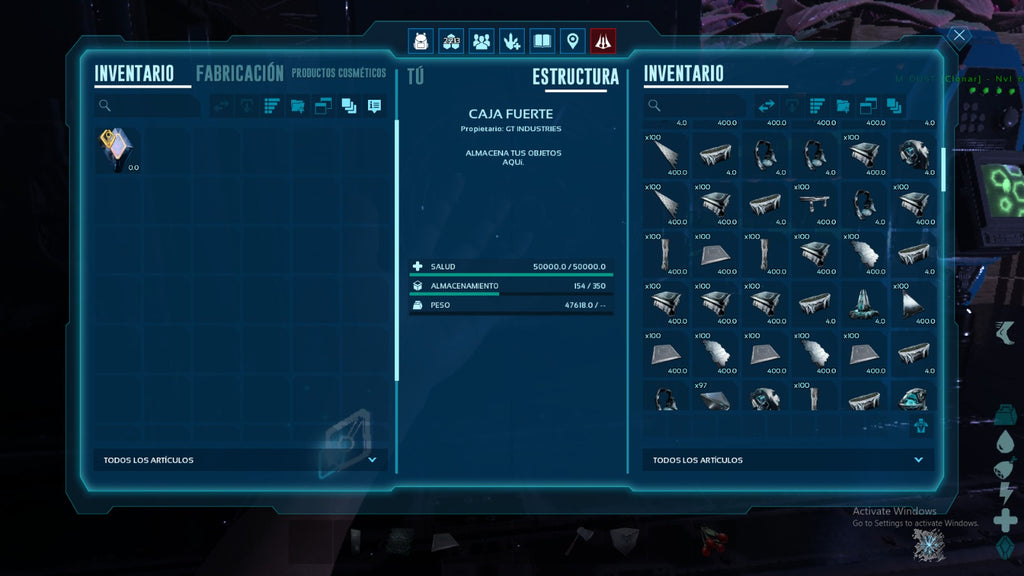Switch to the Fabricación tab
The height and width of the screenshot is (576, 1024).
240,73
